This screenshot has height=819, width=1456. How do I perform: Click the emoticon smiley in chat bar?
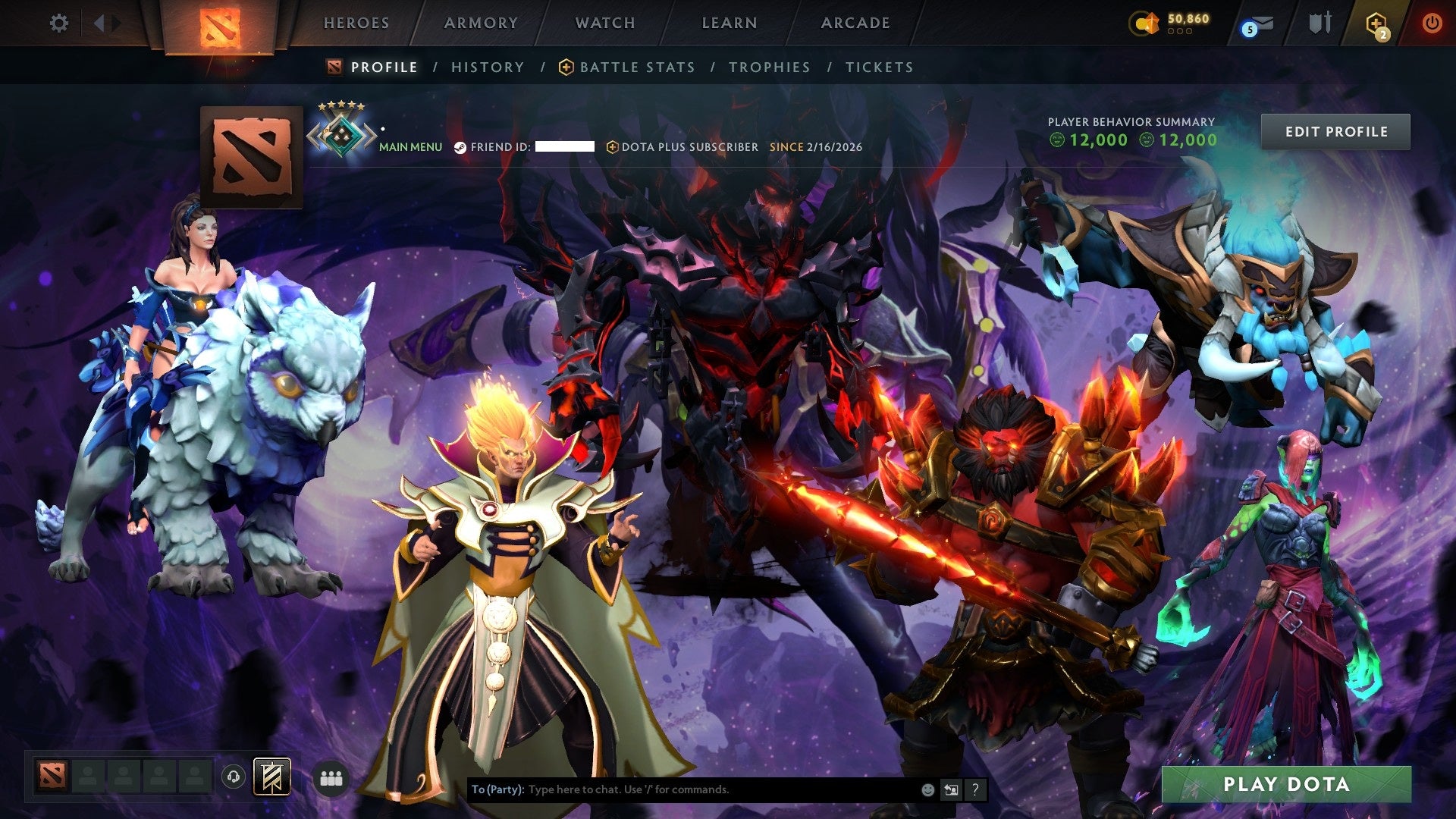click(x=928, y=789)
